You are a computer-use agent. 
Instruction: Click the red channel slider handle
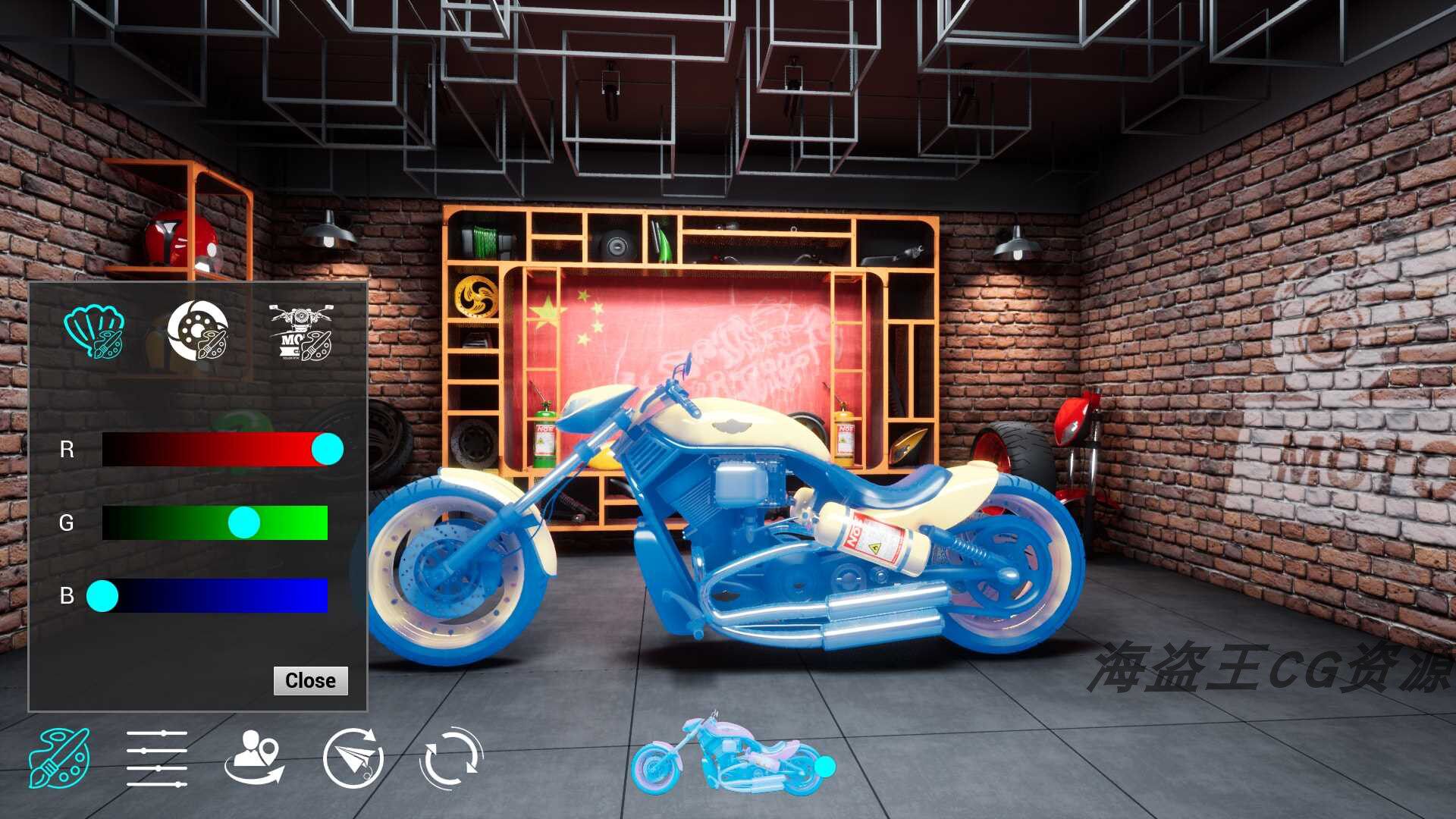pyautogui.click(x=328, y=450)
